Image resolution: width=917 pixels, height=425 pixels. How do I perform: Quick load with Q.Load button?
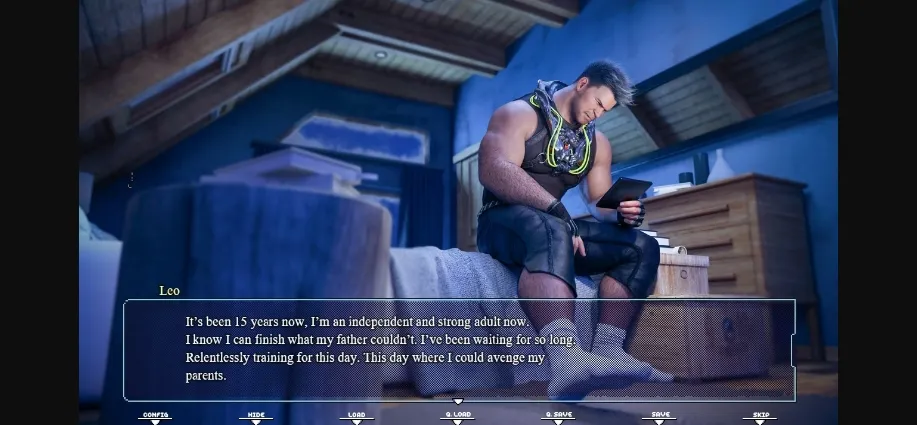click(457, 415)
